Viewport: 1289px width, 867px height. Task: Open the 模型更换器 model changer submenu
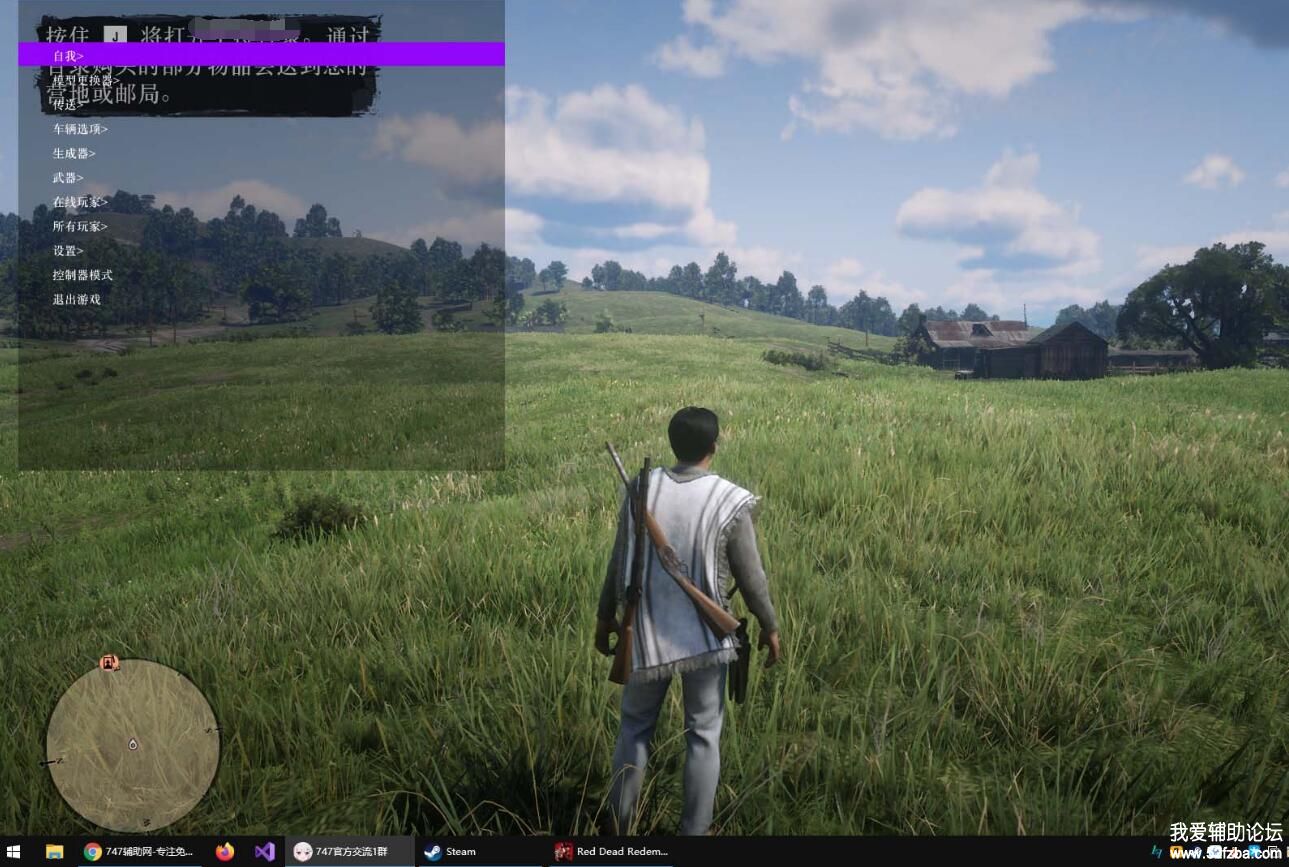point(86,80)
